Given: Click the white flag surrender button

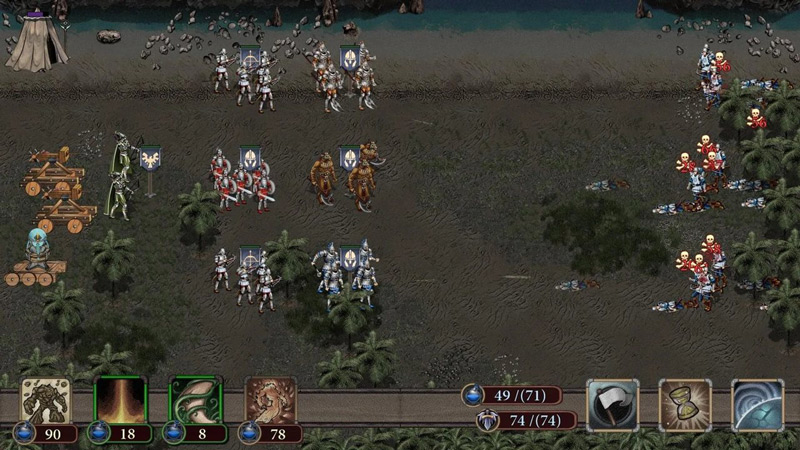Looking at the screenshot, I should click(612, 404).
